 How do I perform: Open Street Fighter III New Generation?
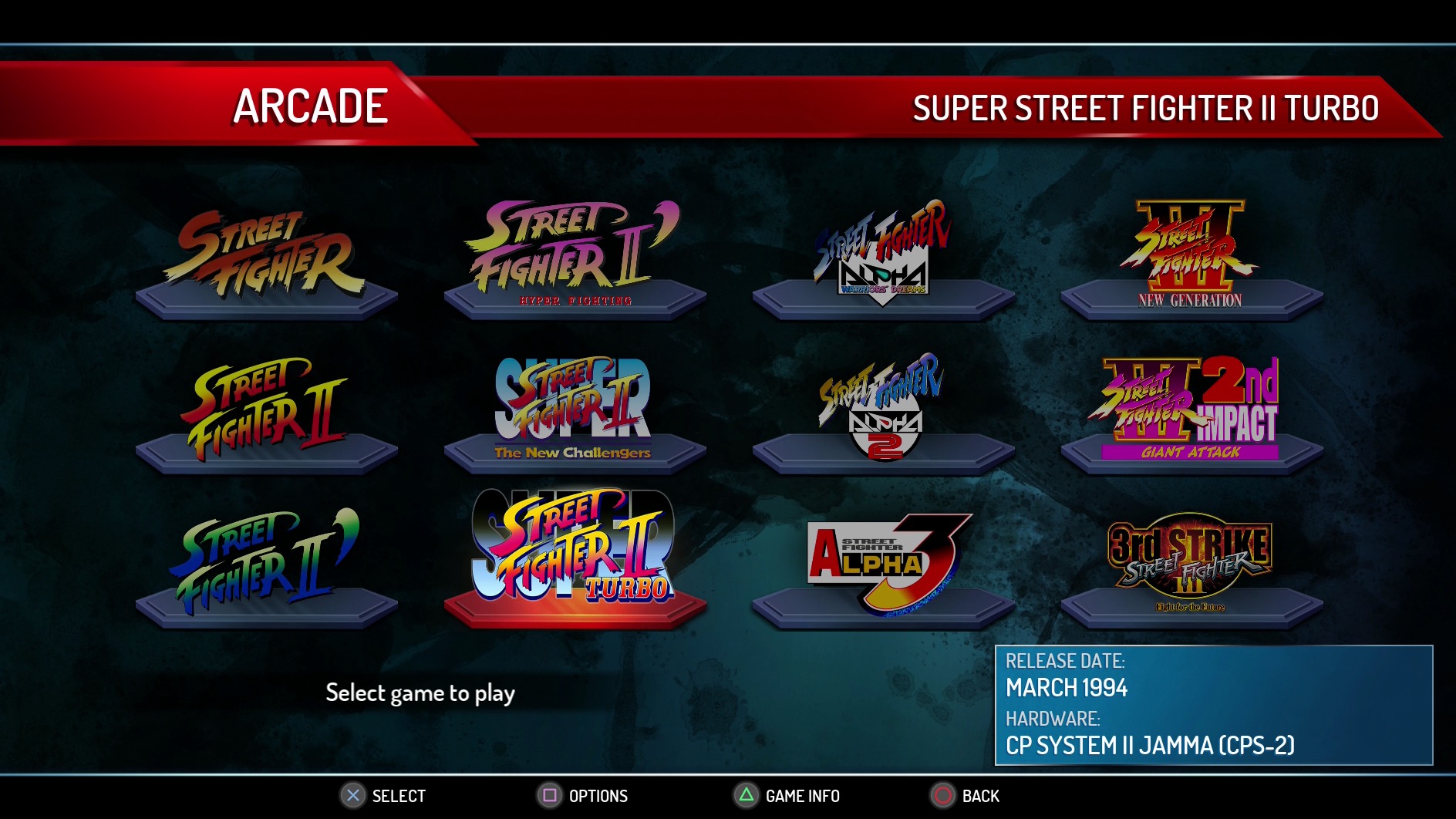1191,254
